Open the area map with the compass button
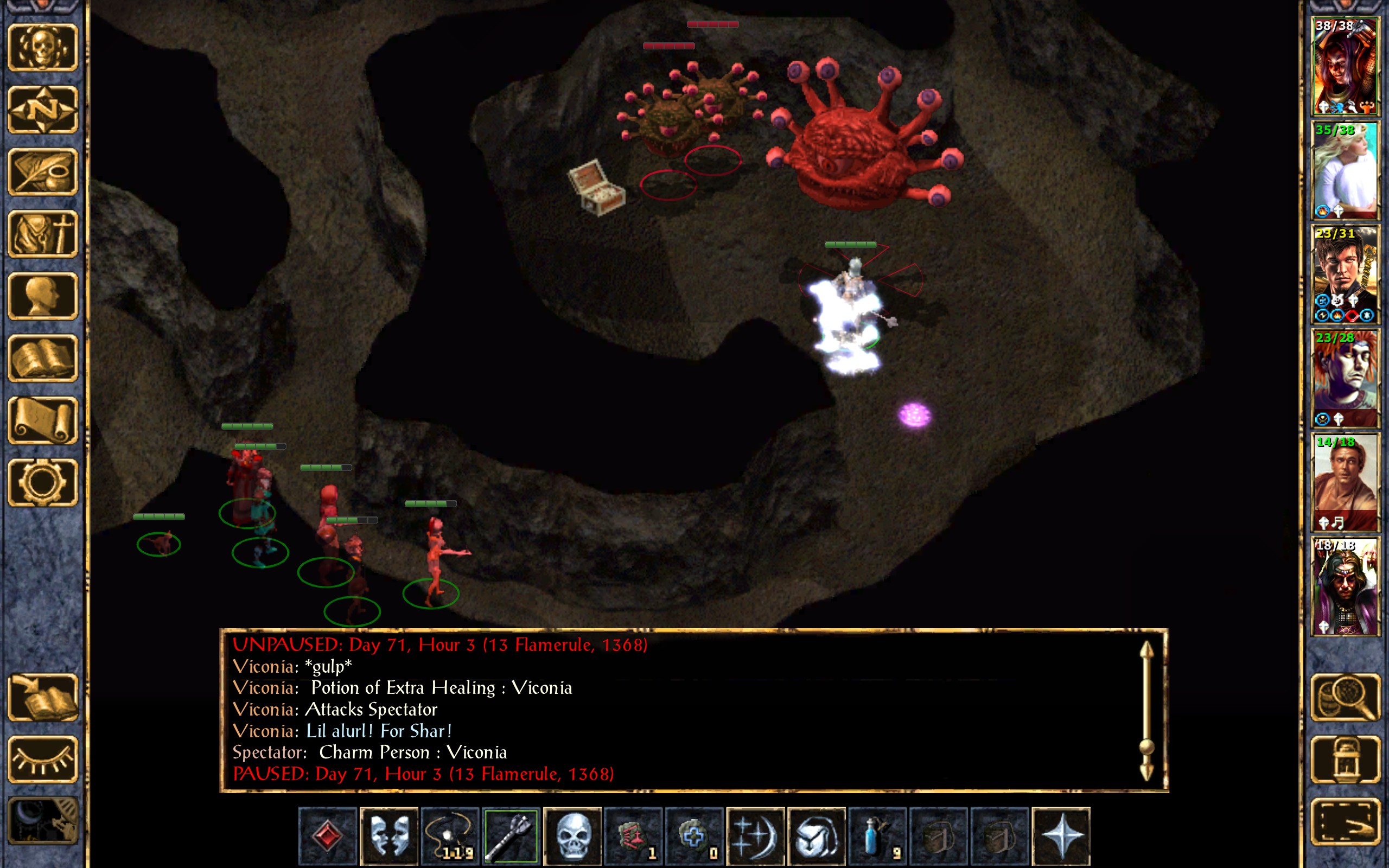 pyautogui.click(x=42, y=110)
